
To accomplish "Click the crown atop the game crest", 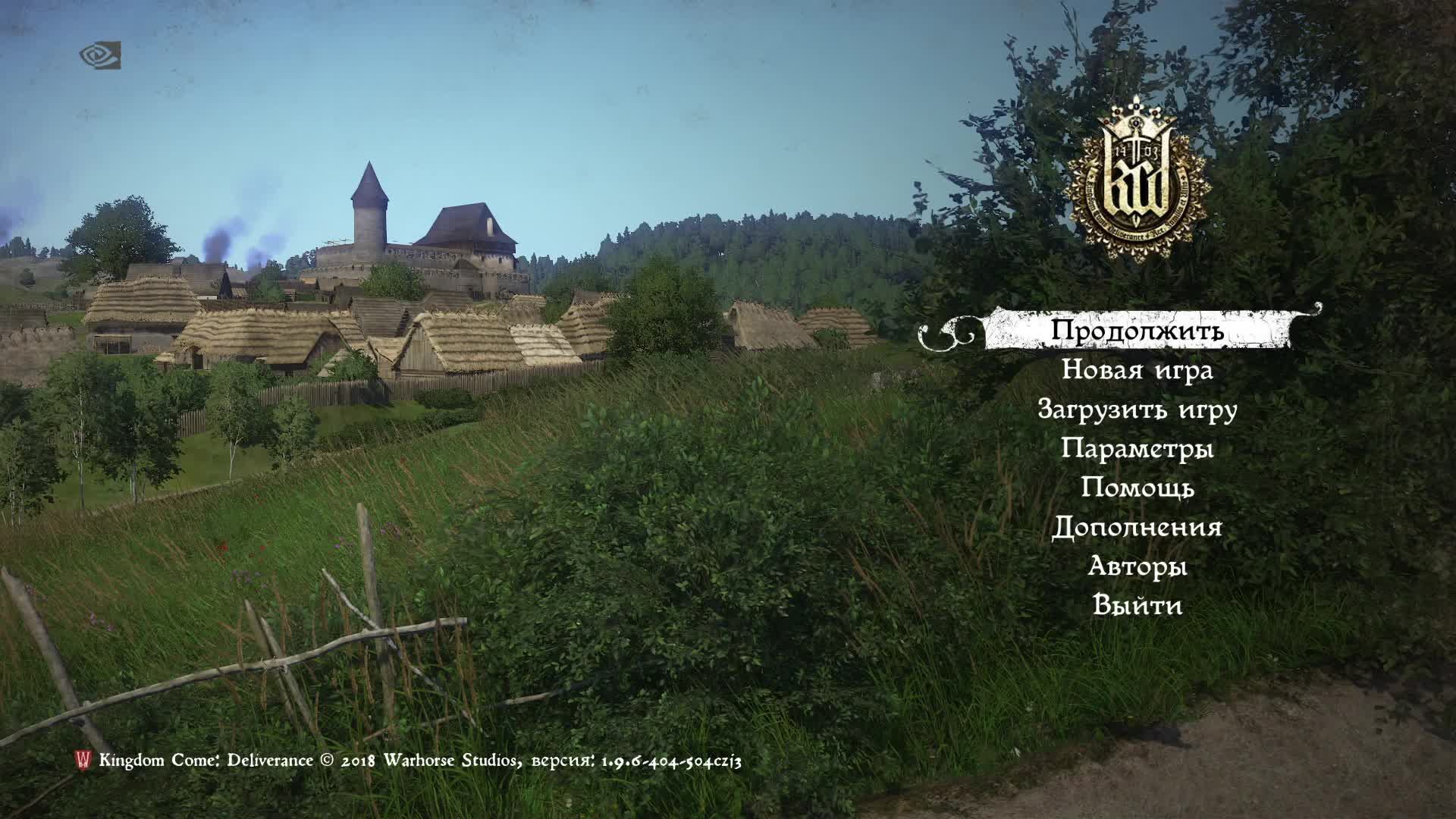I will click(1134, 114).
